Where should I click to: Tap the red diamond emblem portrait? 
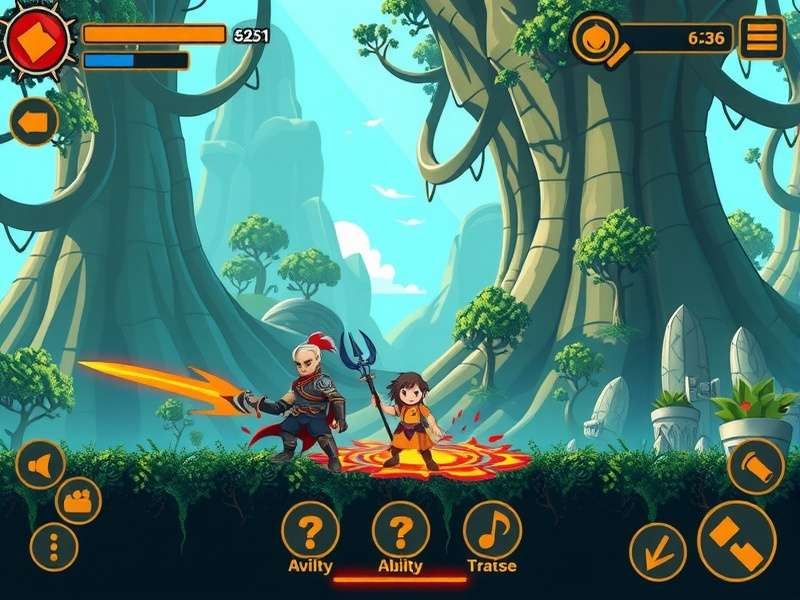tap(37, 40)
